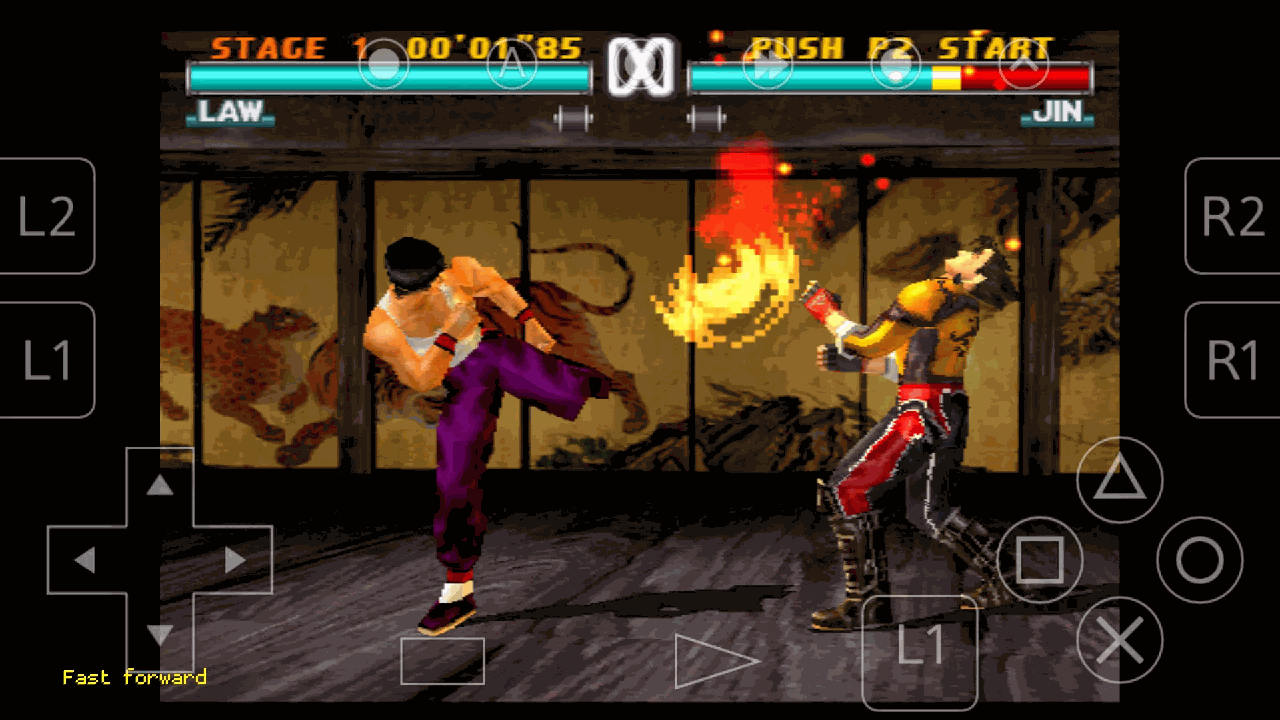Tap the D-pad up arrow

click(160, 486)
